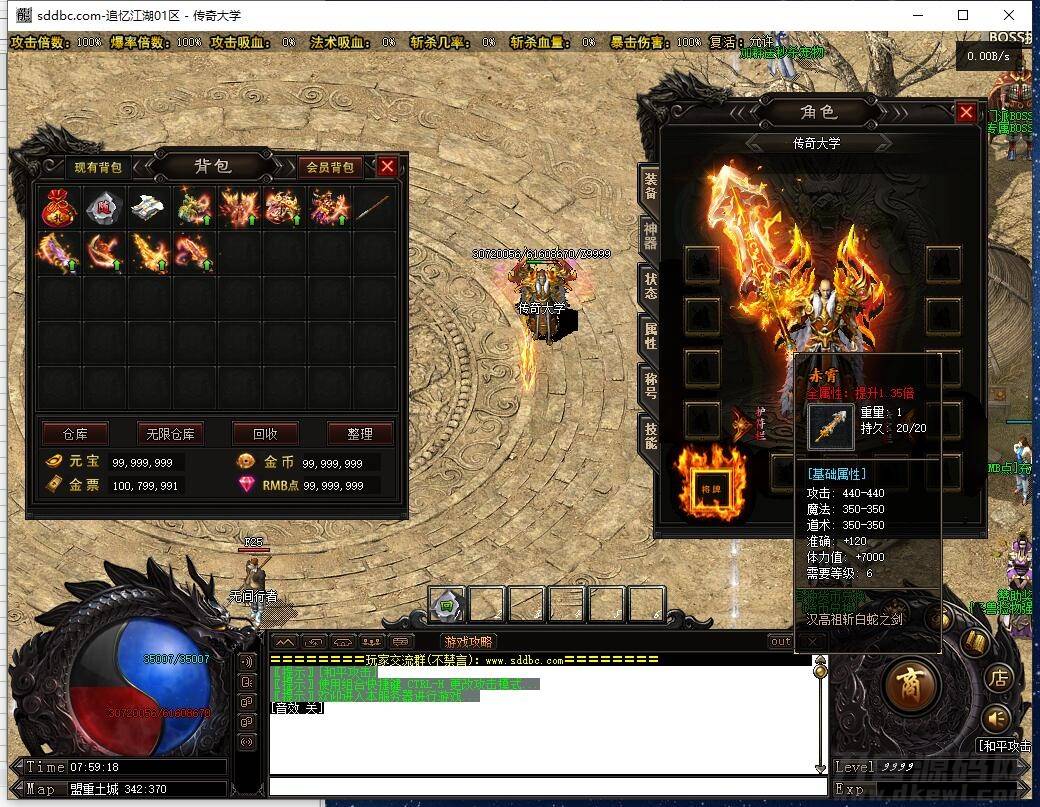
Task: Click the 回收 recycle button
Action: pyautogui.click(x=265, y=434)
